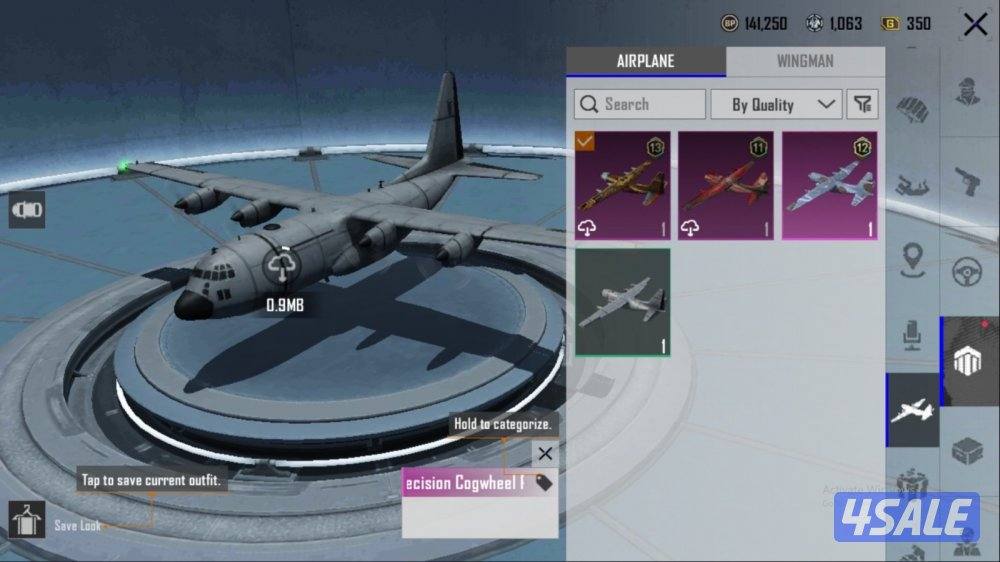This screenshot has height=562, width=1000.
Task: Pick the white camo airplane skin, level 12
Action: (829, 186)
